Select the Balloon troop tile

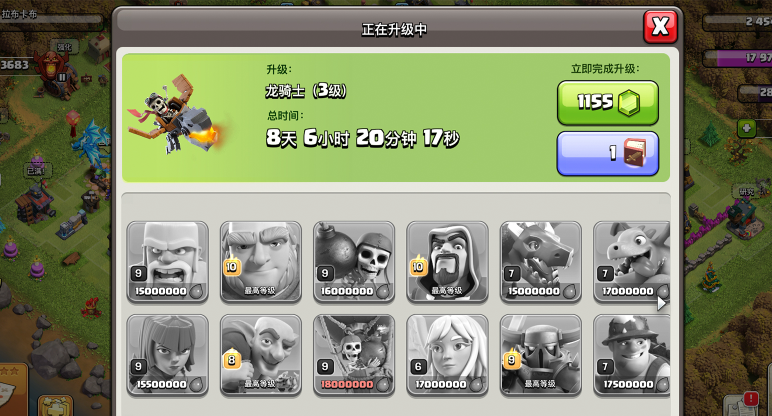355,354
